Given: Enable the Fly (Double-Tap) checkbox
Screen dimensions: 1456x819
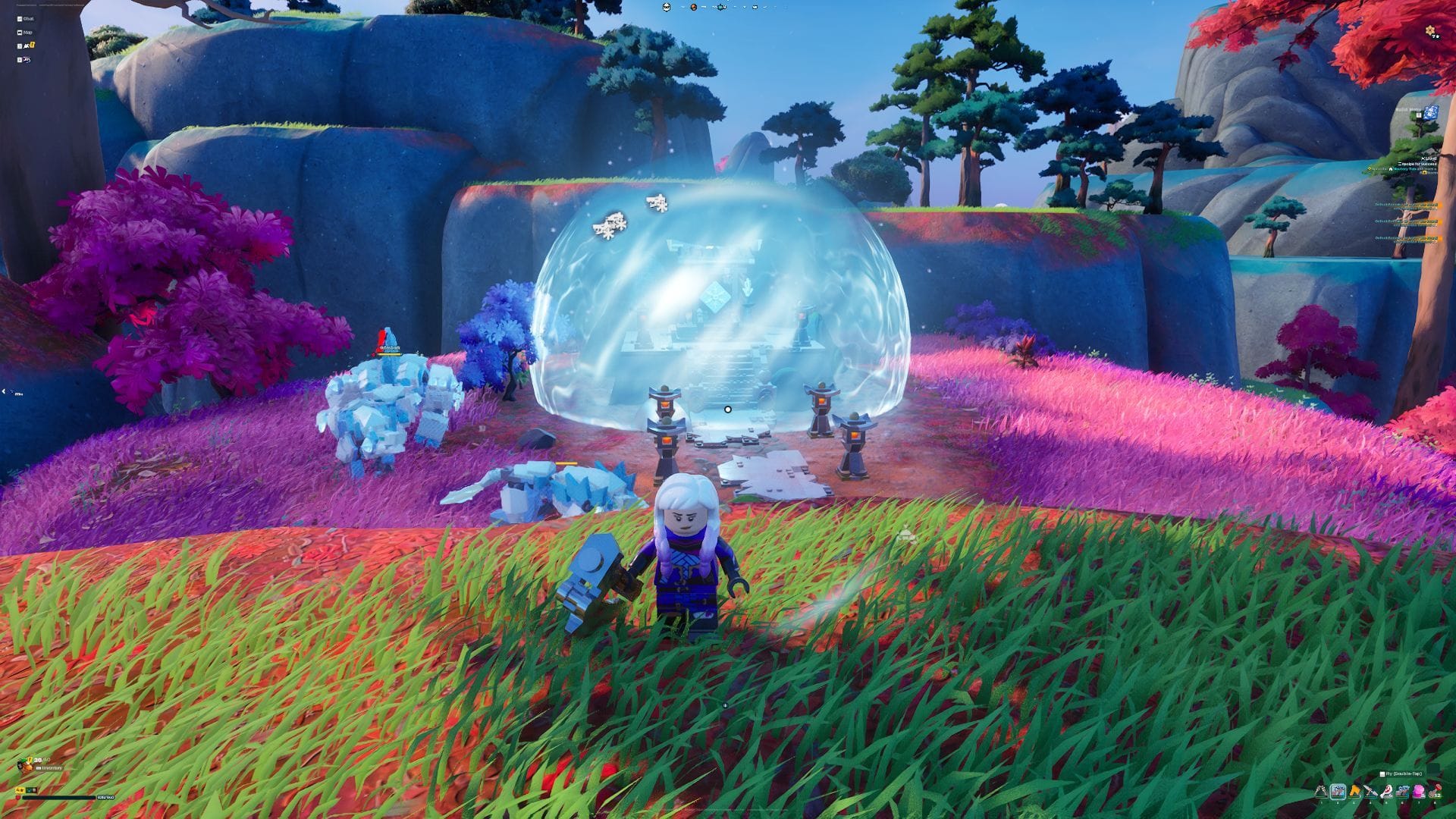Looking at the screenshot, I should [x=1382, y=773].
